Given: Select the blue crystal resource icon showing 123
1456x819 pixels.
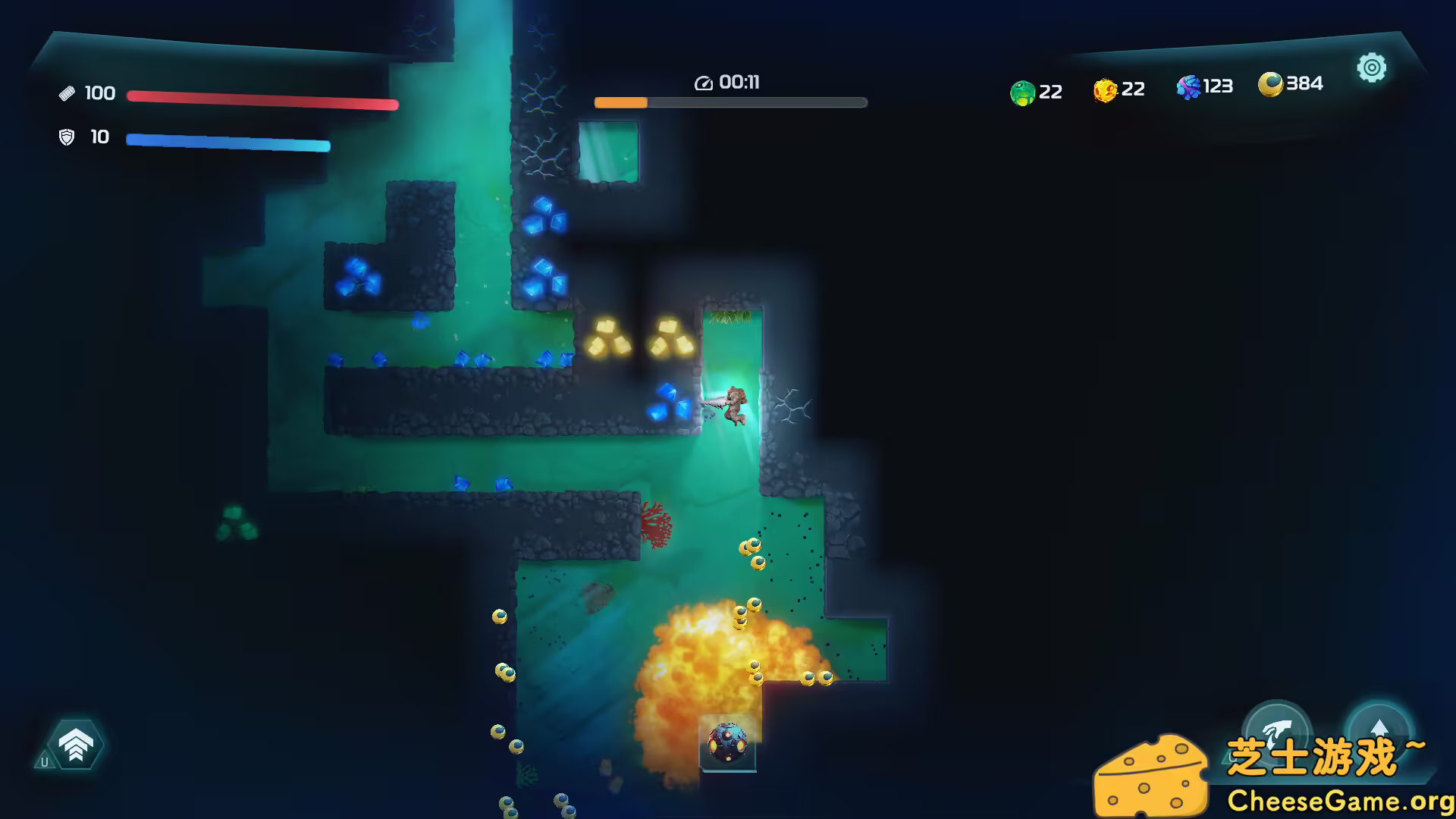Looking at the screenshot, I should pyautogui.click(x=1188, y=87).
